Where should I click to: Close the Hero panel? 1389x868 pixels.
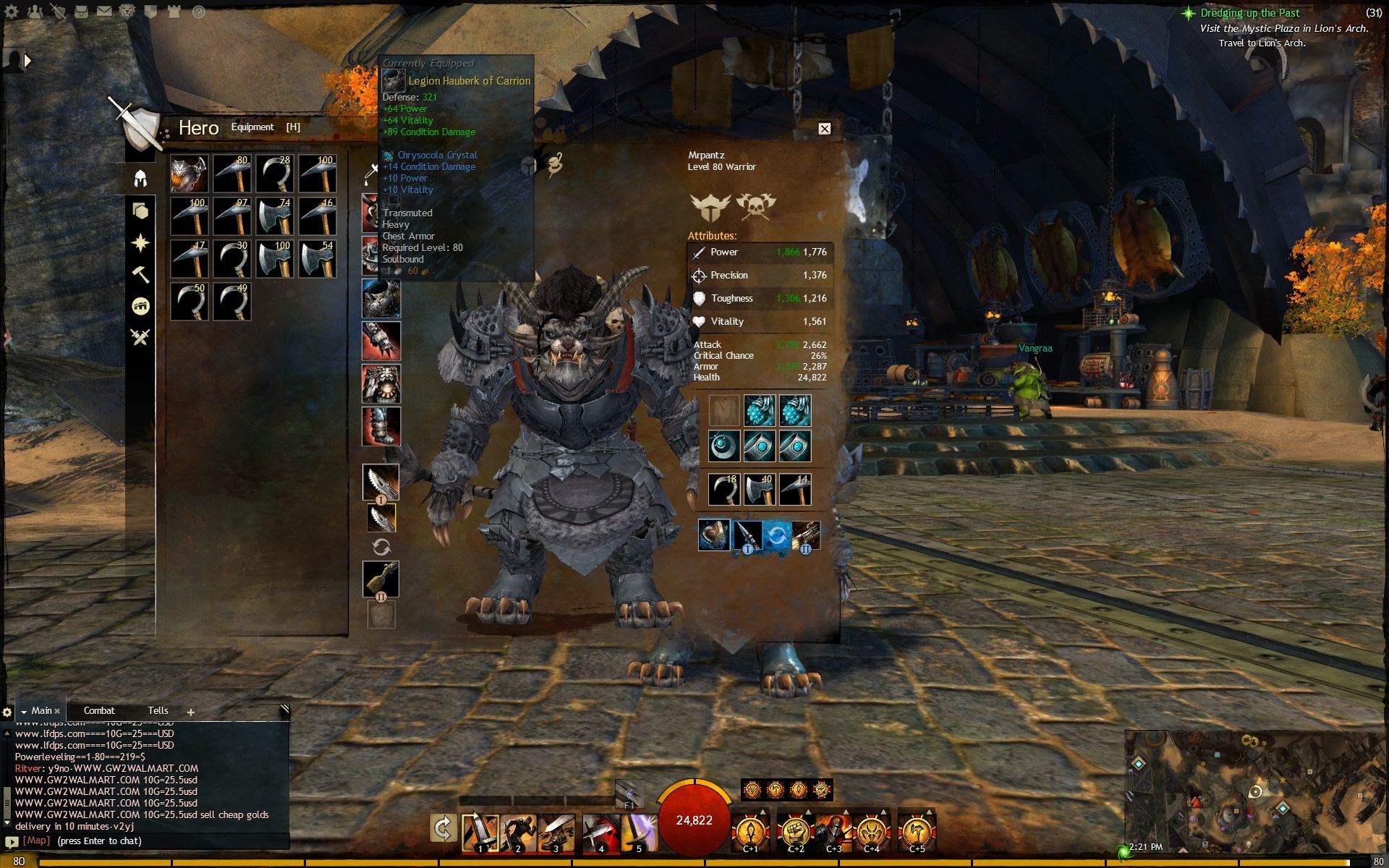pos(824,129)
